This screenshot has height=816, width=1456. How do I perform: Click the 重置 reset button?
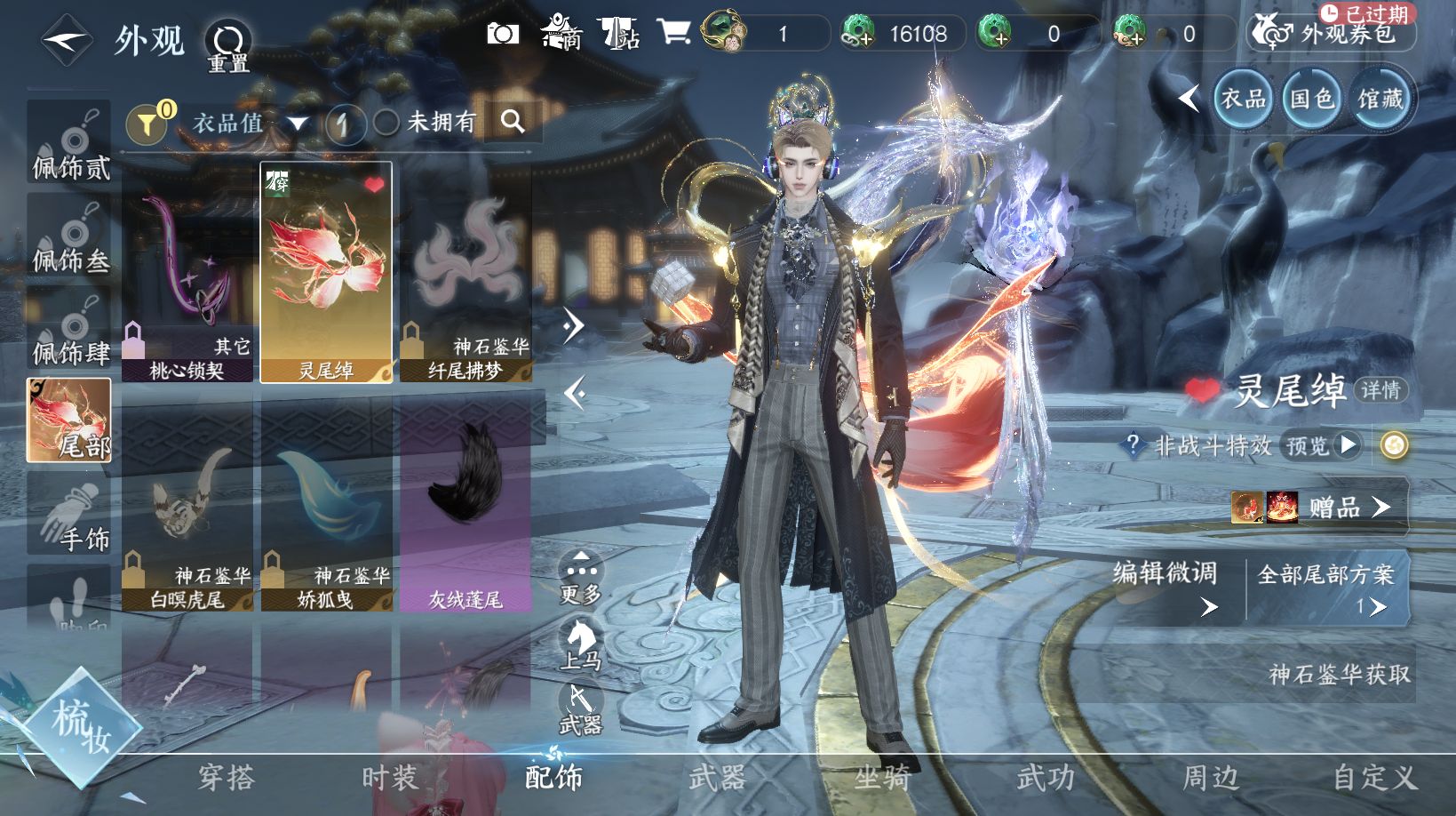[228, 46]
